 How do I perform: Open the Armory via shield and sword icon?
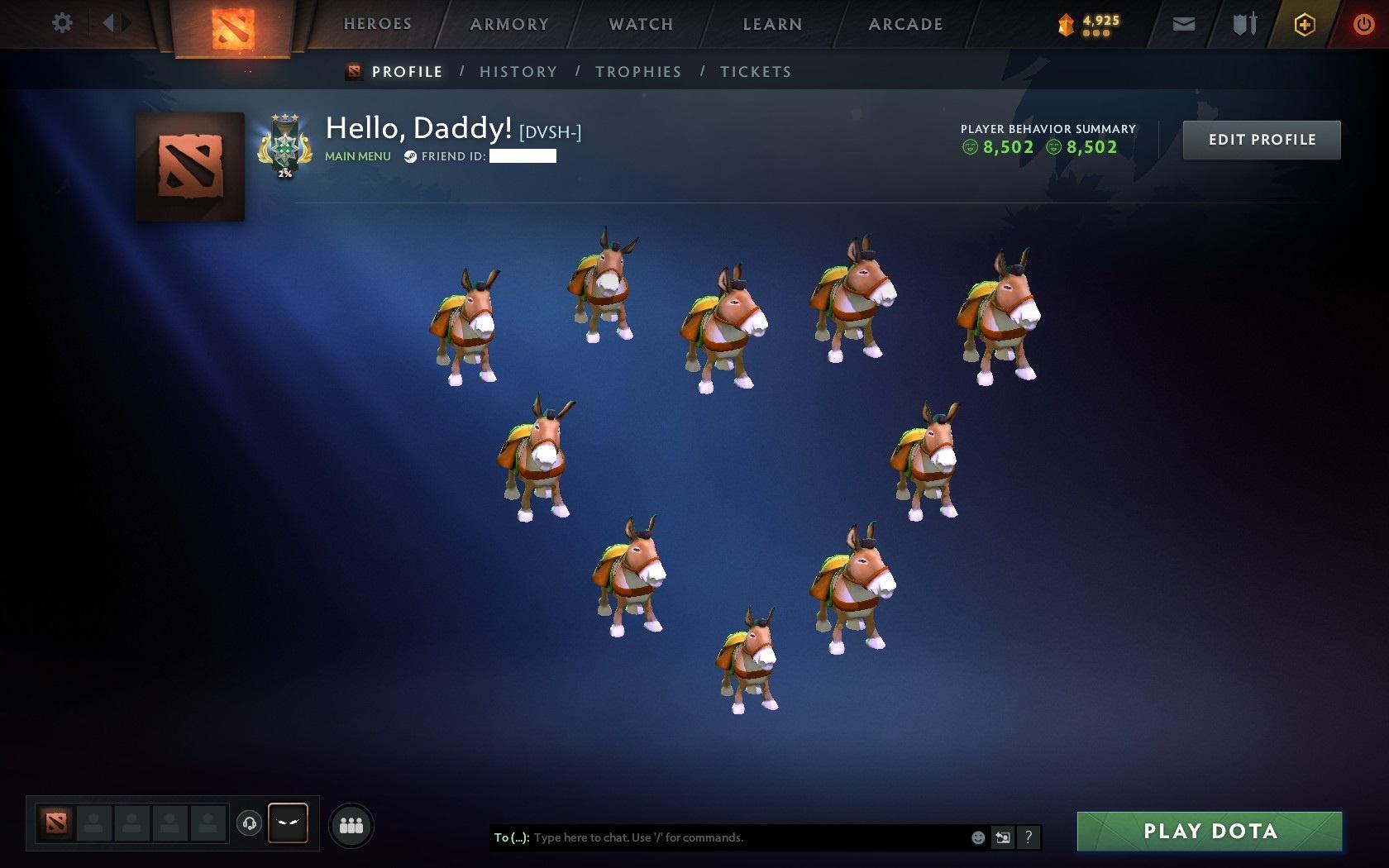[1243, 23]
